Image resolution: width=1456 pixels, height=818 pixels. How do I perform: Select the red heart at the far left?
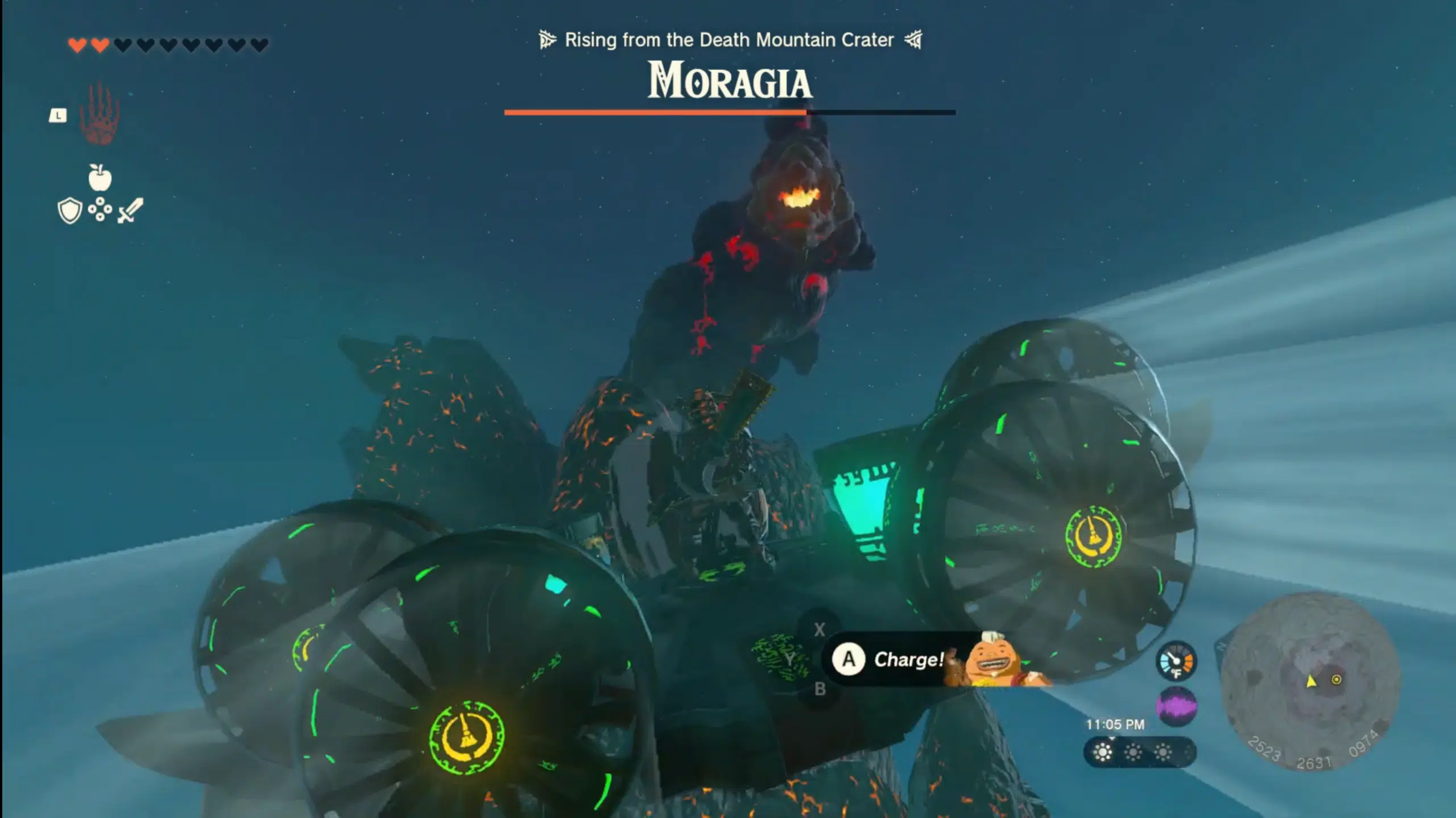tap(77, 44)
